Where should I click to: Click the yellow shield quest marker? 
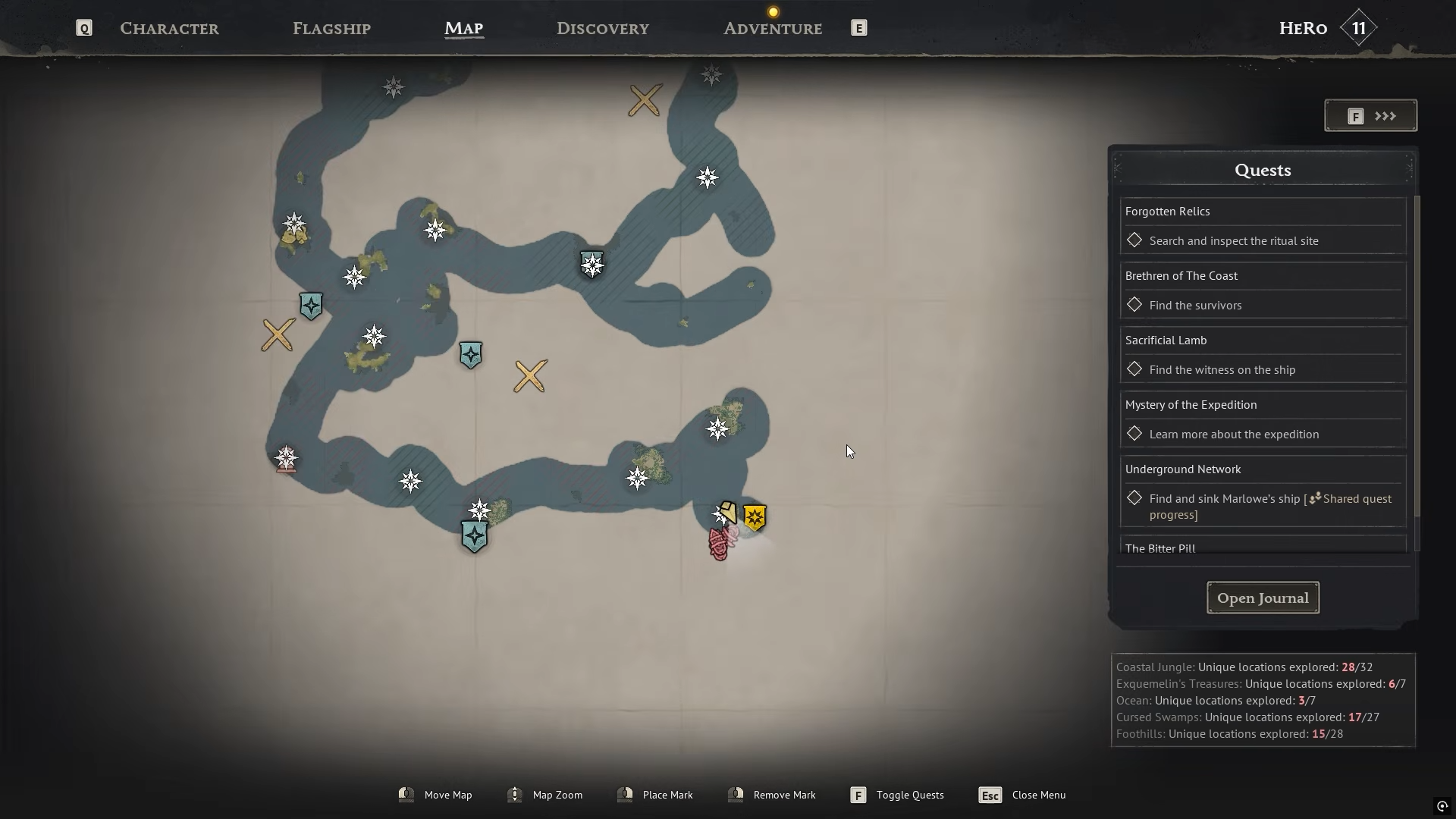(x=755, y=518)
